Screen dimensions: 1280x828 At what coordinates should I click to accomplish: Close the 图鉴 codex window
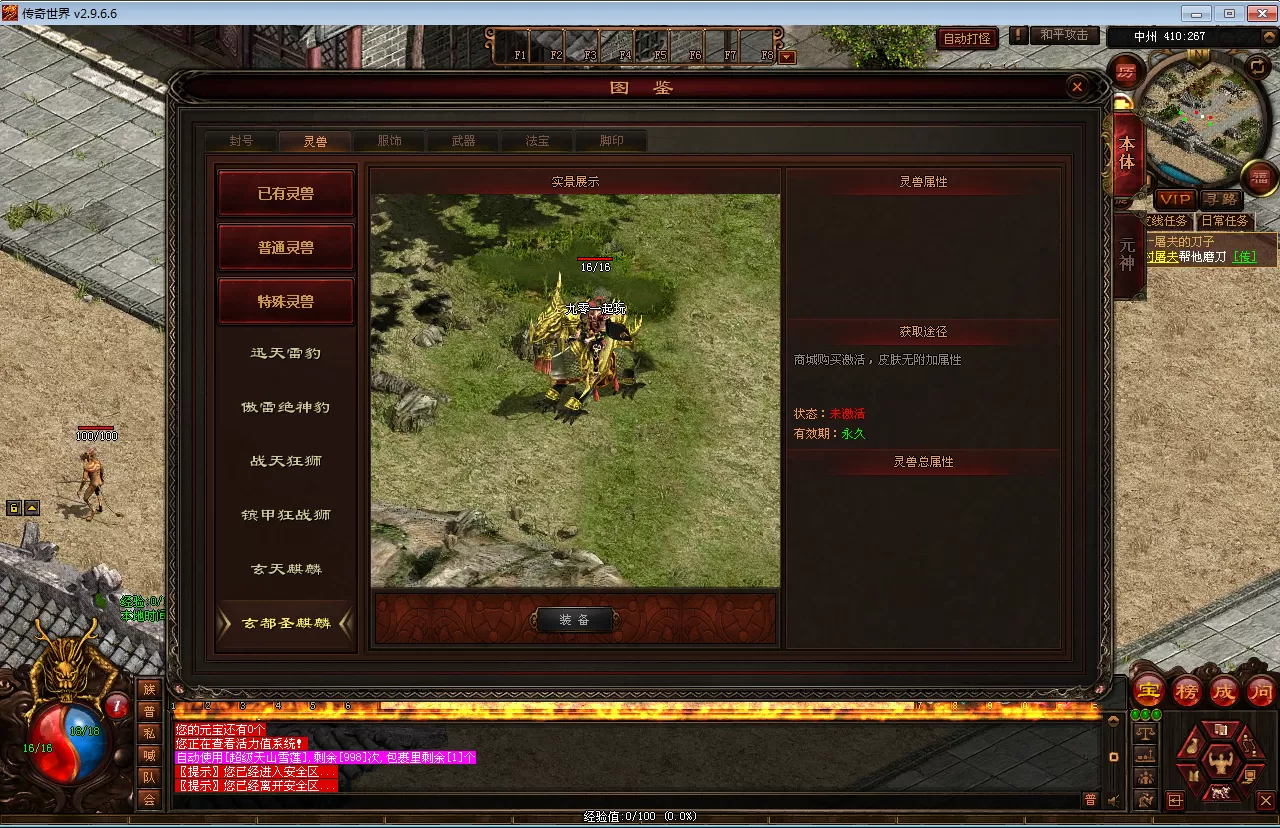coord(1077,88)
